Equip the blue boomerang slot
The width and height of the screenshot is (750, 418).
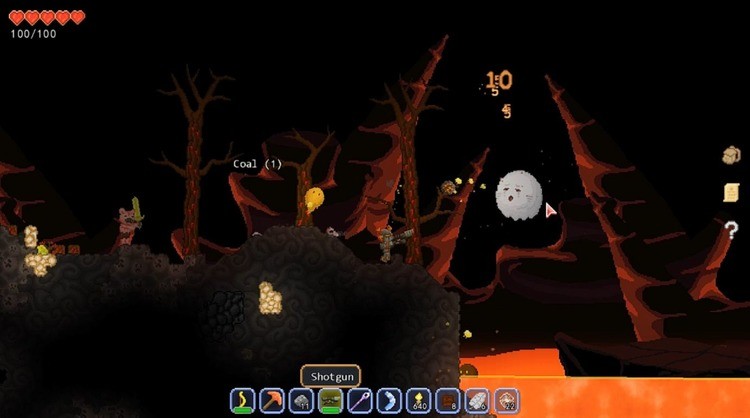point(389,401)
